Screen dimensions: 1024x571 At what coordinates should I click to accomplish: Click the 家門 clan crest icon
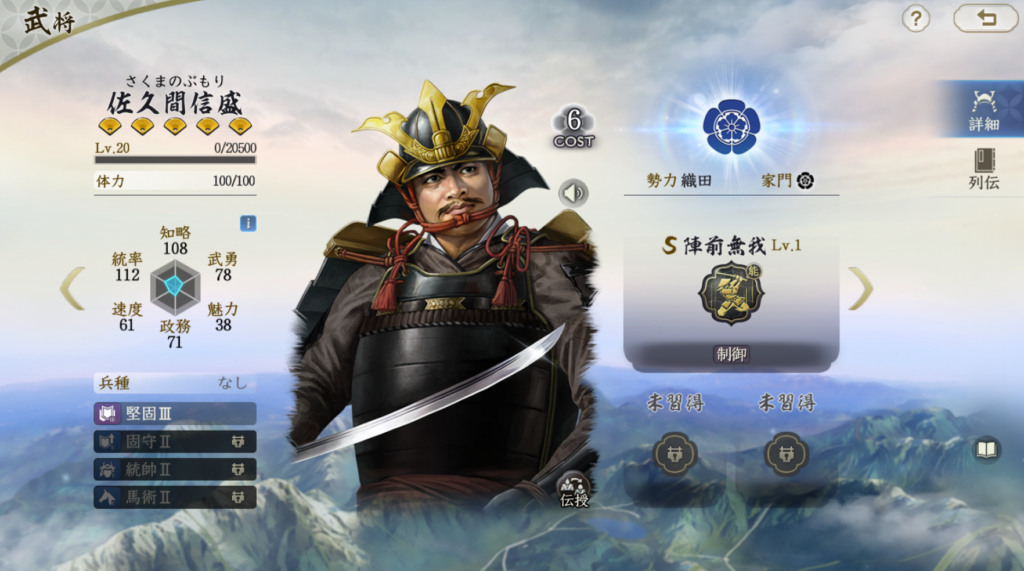pos(805,181)
